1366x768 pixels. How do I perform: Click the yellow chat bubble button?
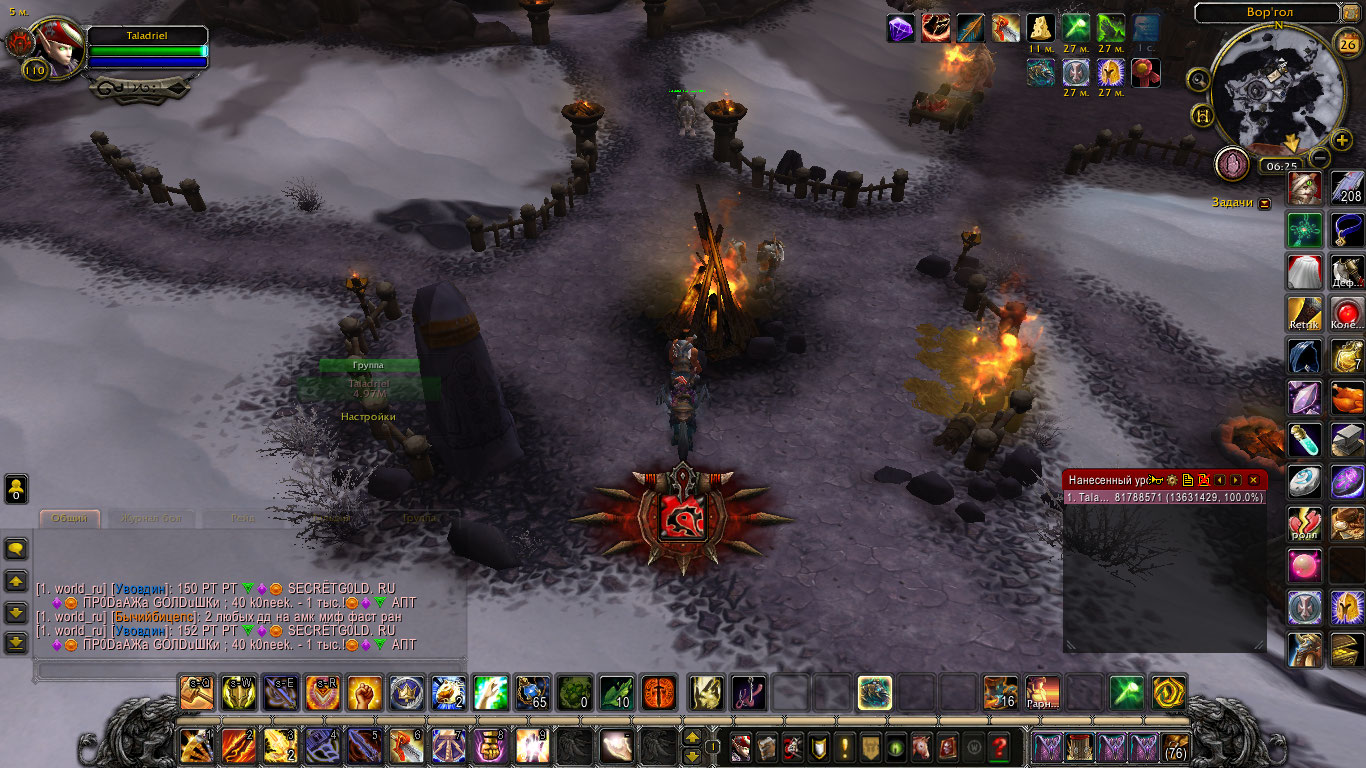pyautogui.click(x=16, y=548)
